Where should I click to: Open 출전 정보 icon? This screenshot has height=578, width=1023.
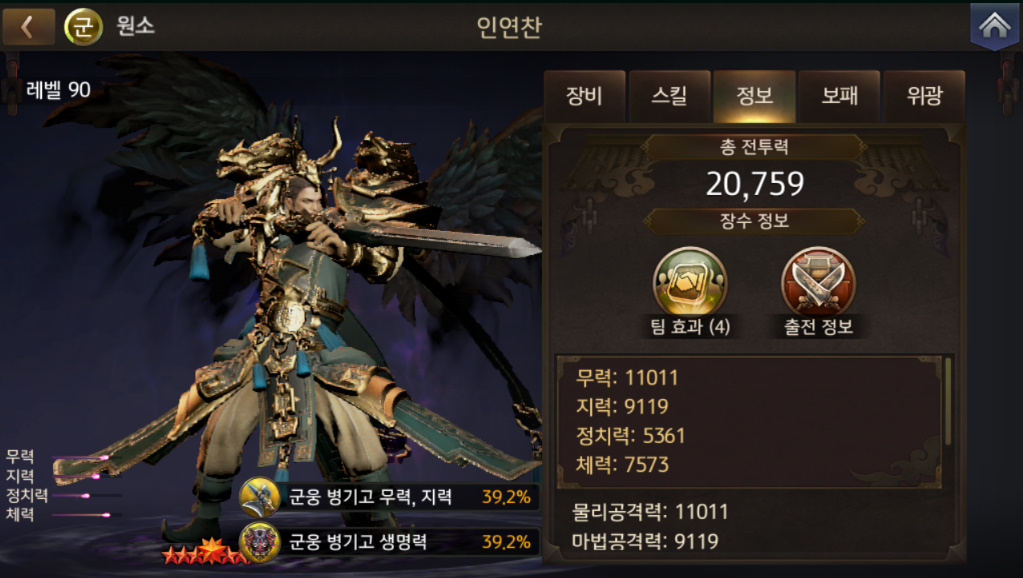(818, 282)
